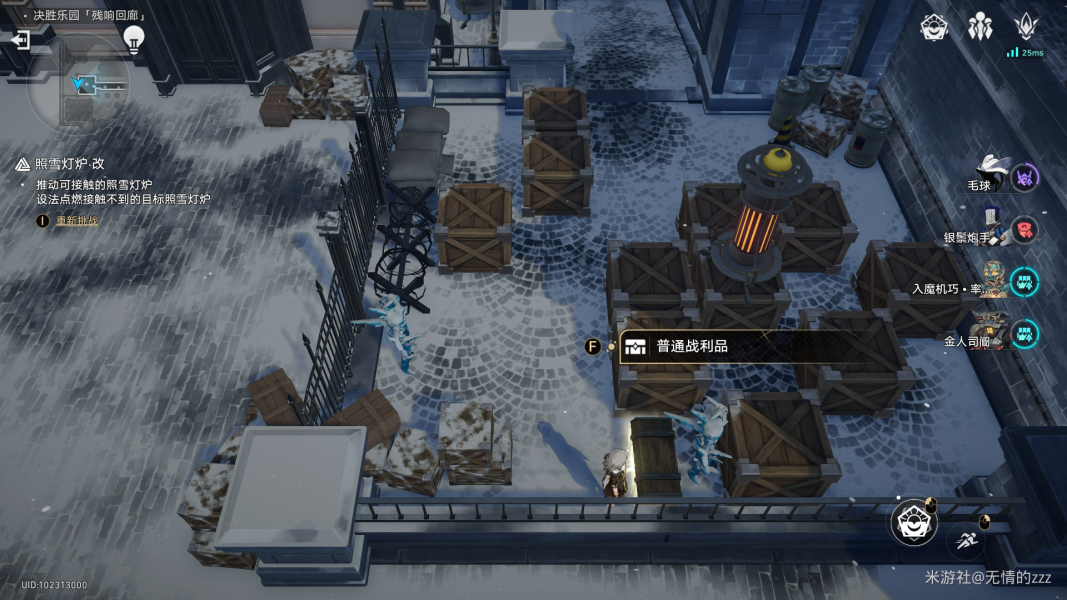
Task: Click the exit door icon
Action: pyautogui.click(x=20, y=40)
